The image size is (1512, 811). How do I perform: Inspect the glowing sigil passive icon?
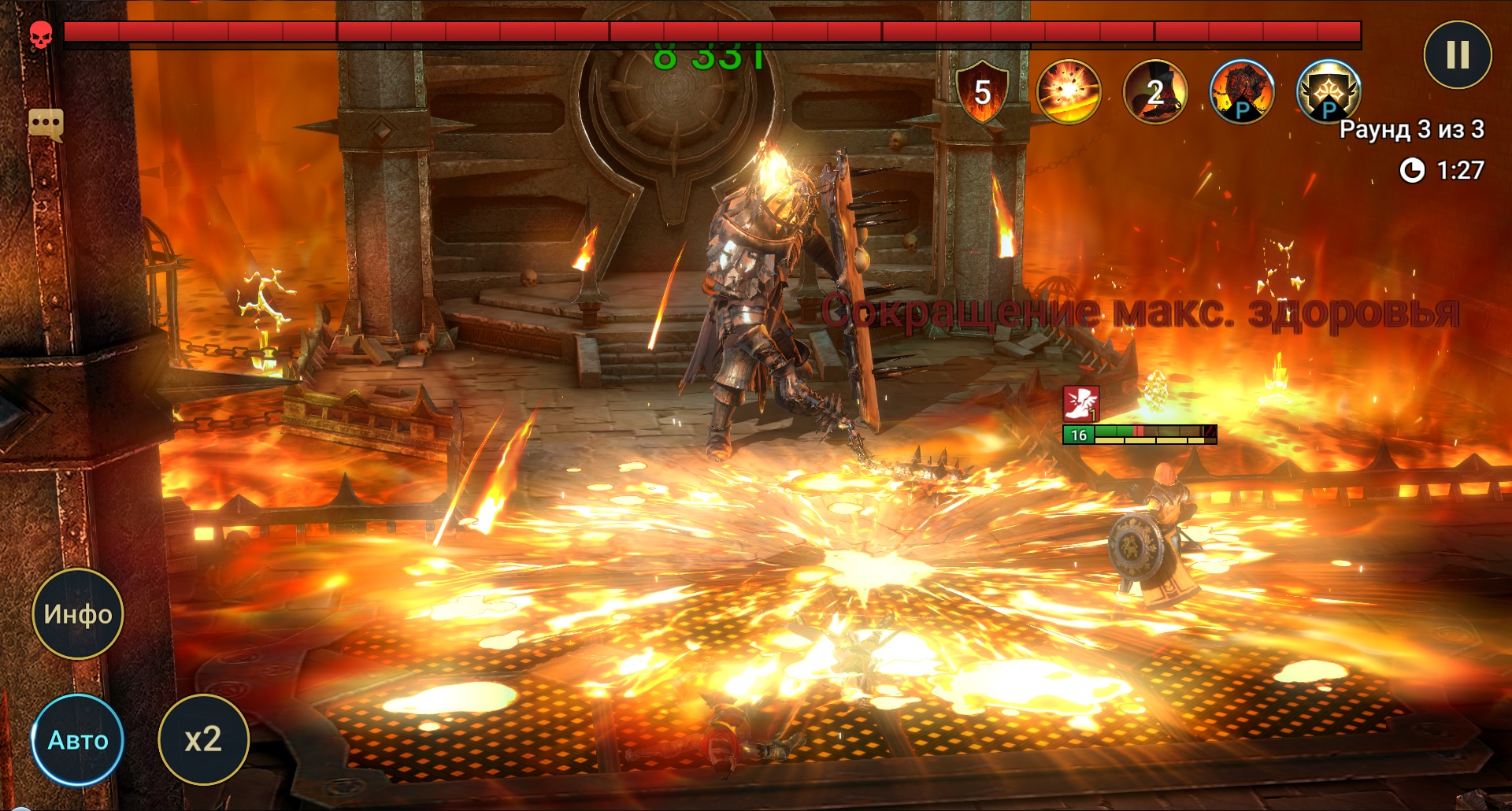click(x=1328, y=91)
